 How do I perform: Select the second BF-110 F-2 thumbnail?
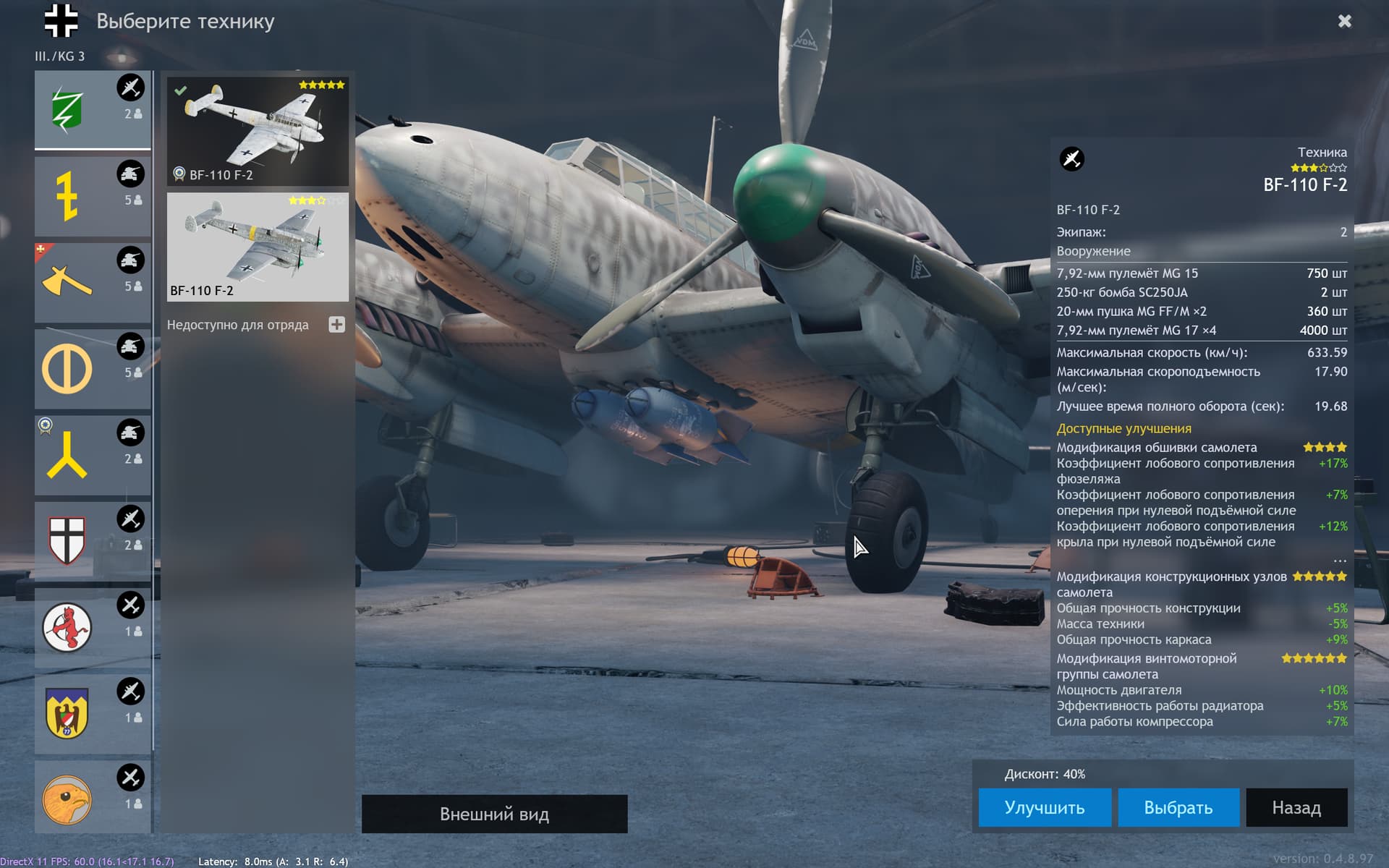coord(258,247)
